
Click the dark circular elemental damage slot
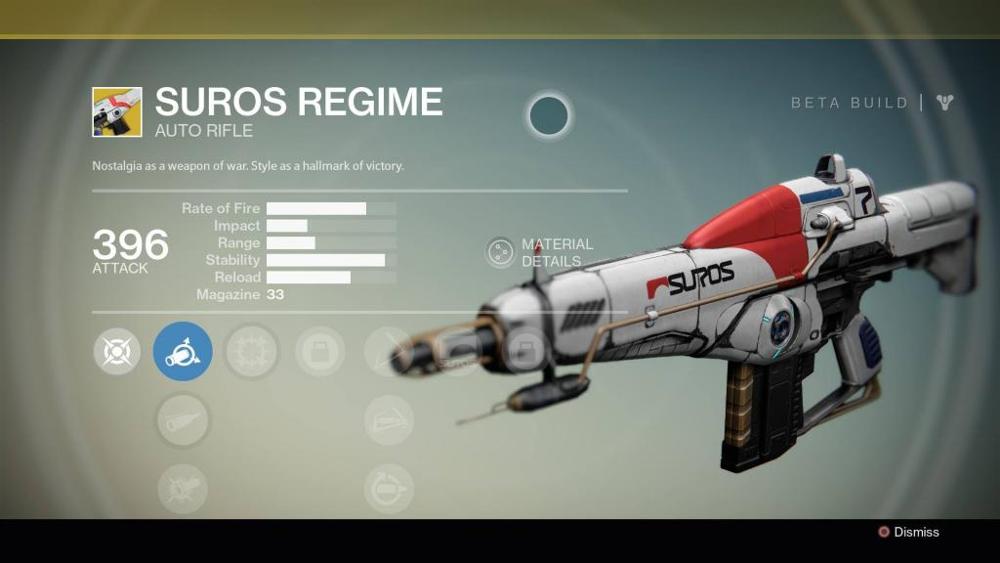[x=549, y=116]
